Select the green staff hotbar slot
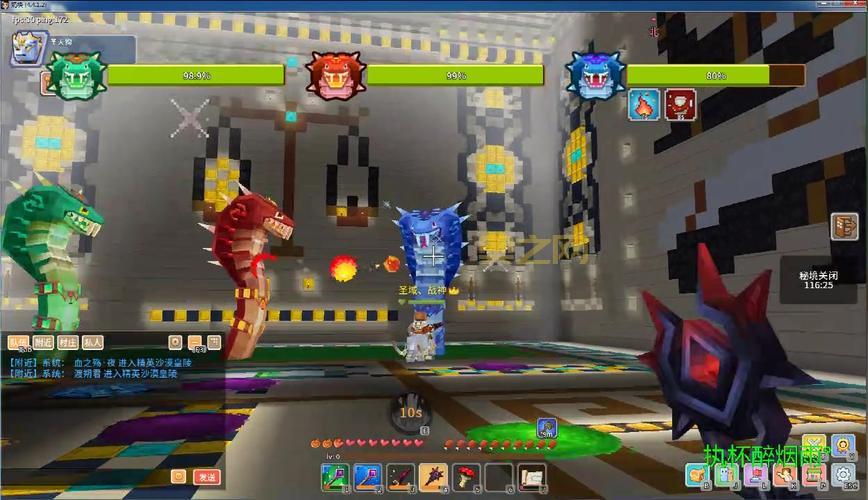 pyautogui.click(x=335, y=476)
